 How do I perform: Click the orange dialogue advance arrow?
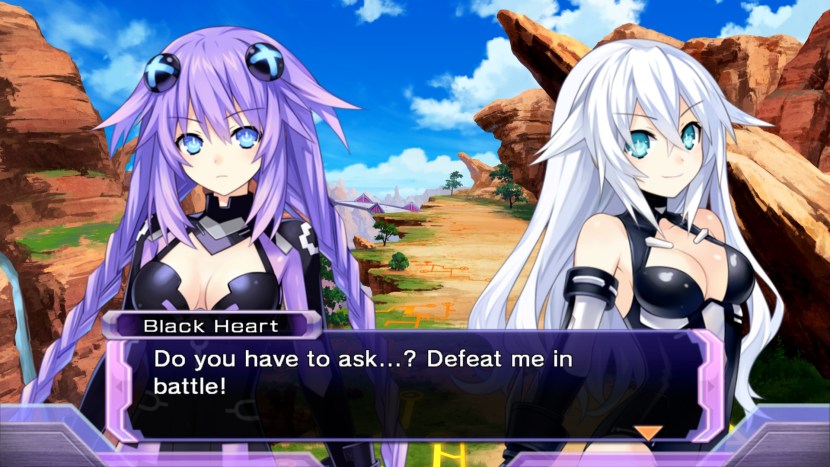point(649,432)
